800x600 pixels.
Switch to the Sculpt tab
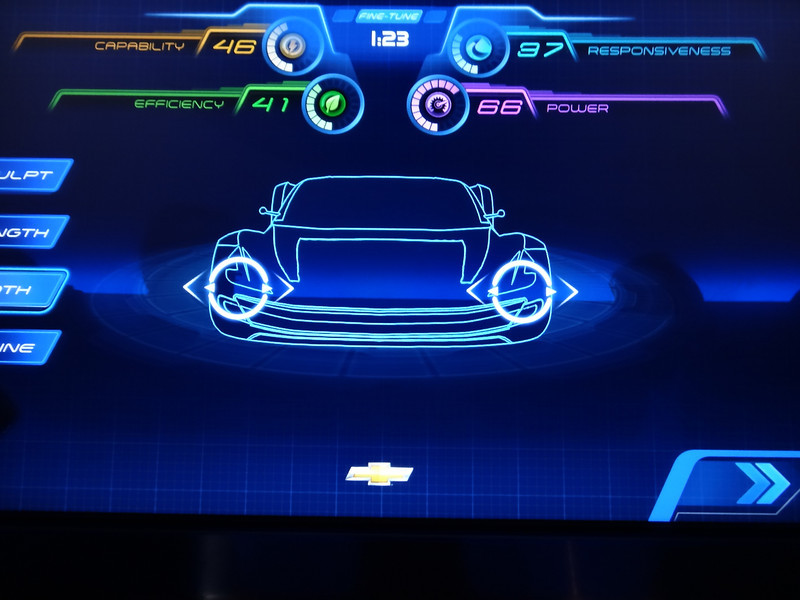tap(32, 175)
